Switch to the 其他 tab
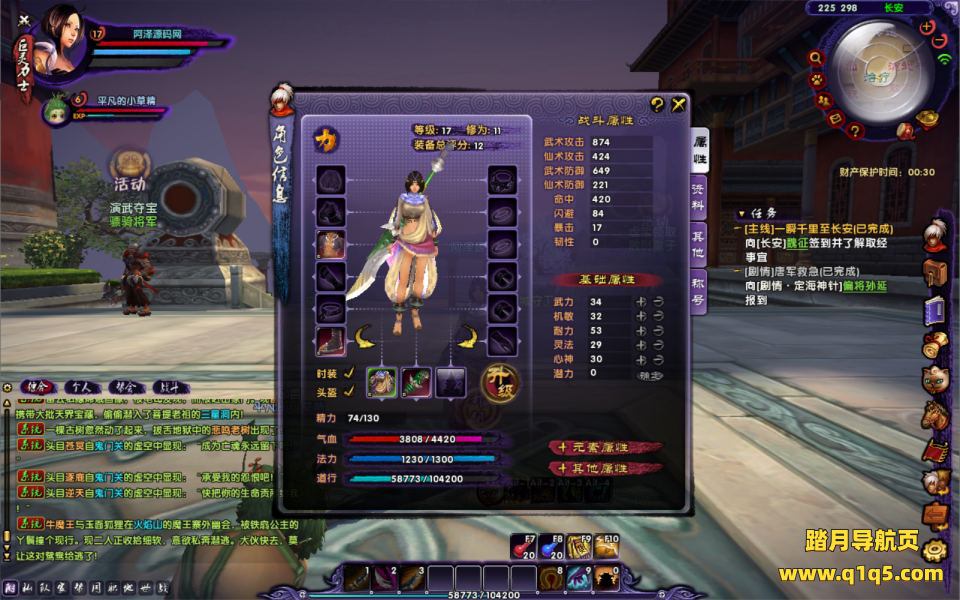960x600 pixels. coord(699,246)
